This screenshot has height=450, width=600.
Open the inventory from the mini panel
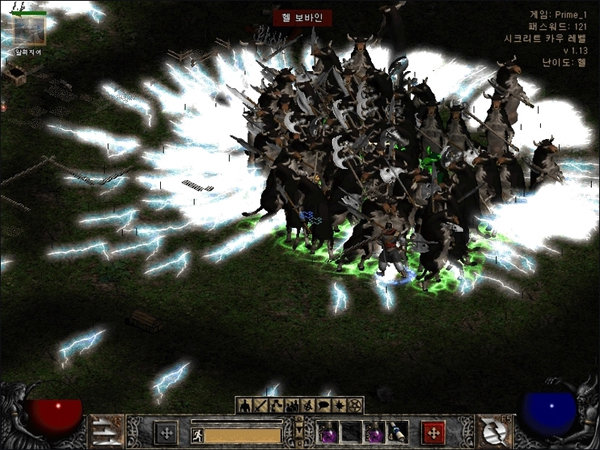[259, 406]
